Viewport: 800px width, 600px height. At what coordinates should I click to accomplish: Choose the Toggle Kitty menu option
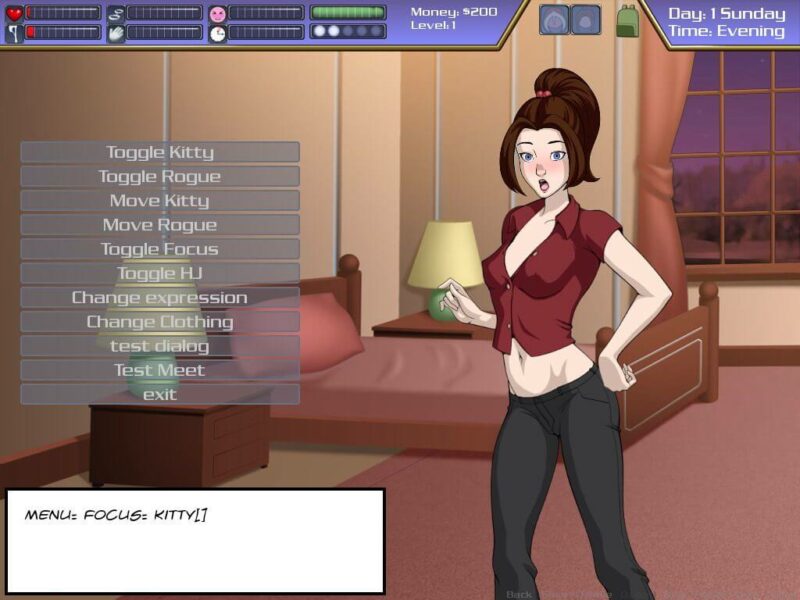point(160,152)
